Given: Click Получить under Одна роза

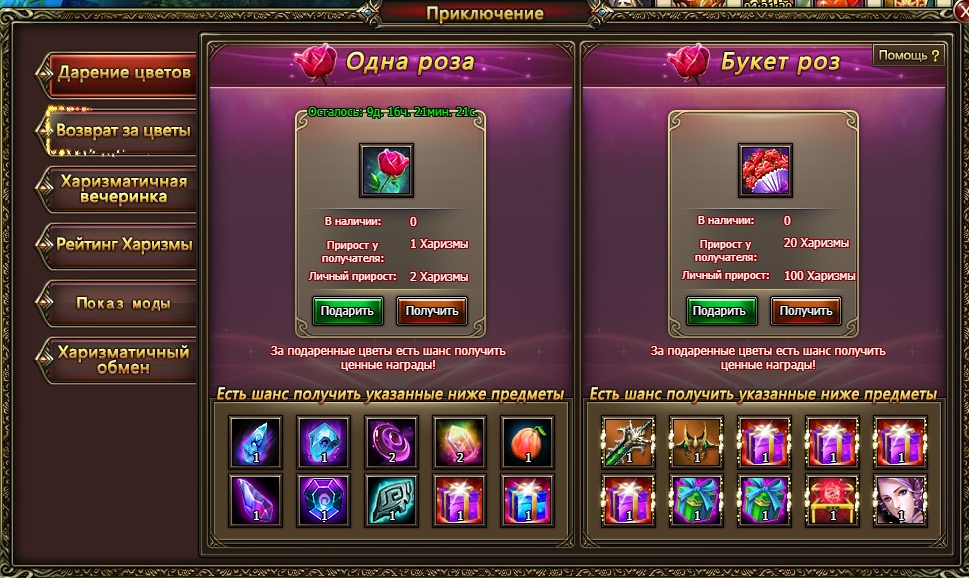Looking at the screenshot, I should pos(432,311).
